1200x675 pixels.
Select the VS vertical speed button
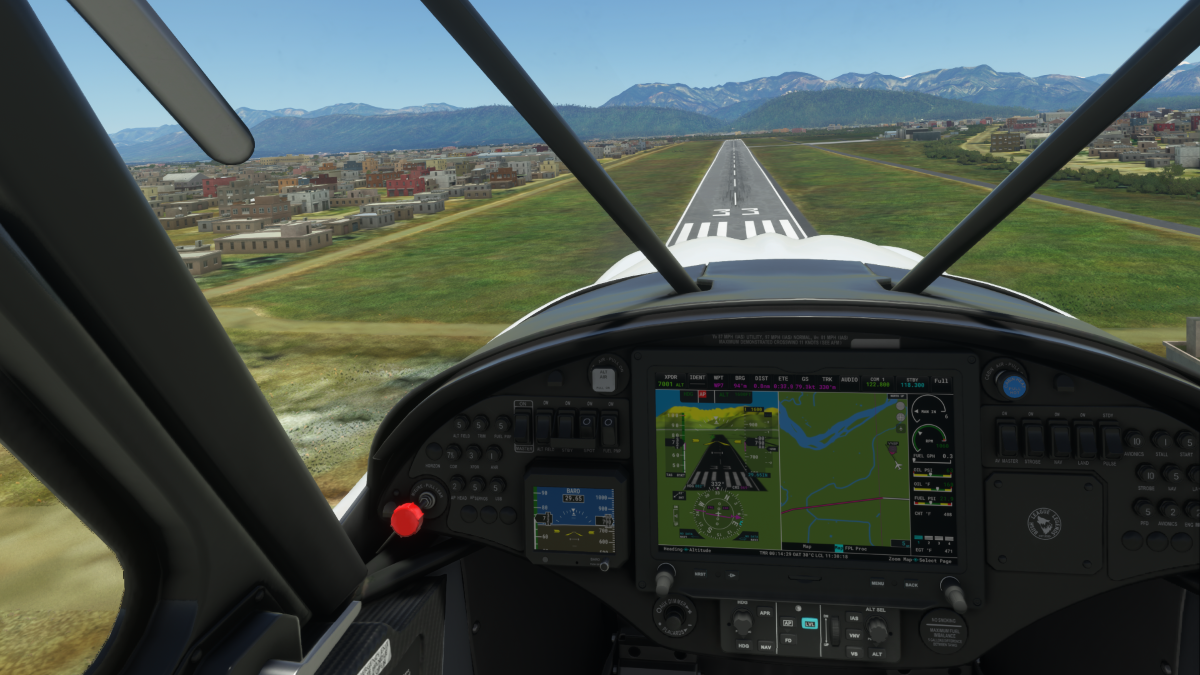[853, 652]
